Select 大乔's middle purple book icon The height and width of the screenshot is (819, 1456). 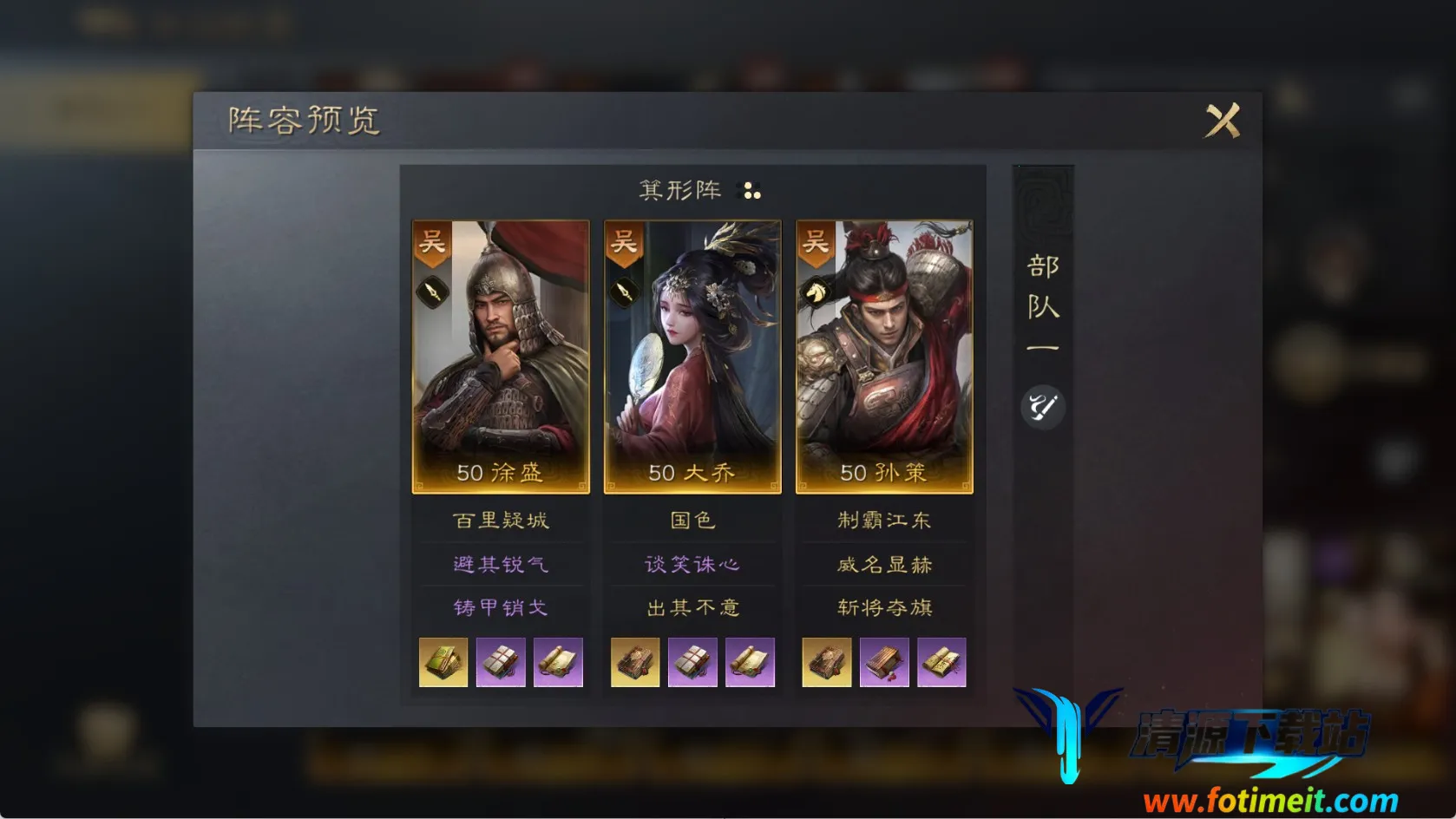coord(692,662)
